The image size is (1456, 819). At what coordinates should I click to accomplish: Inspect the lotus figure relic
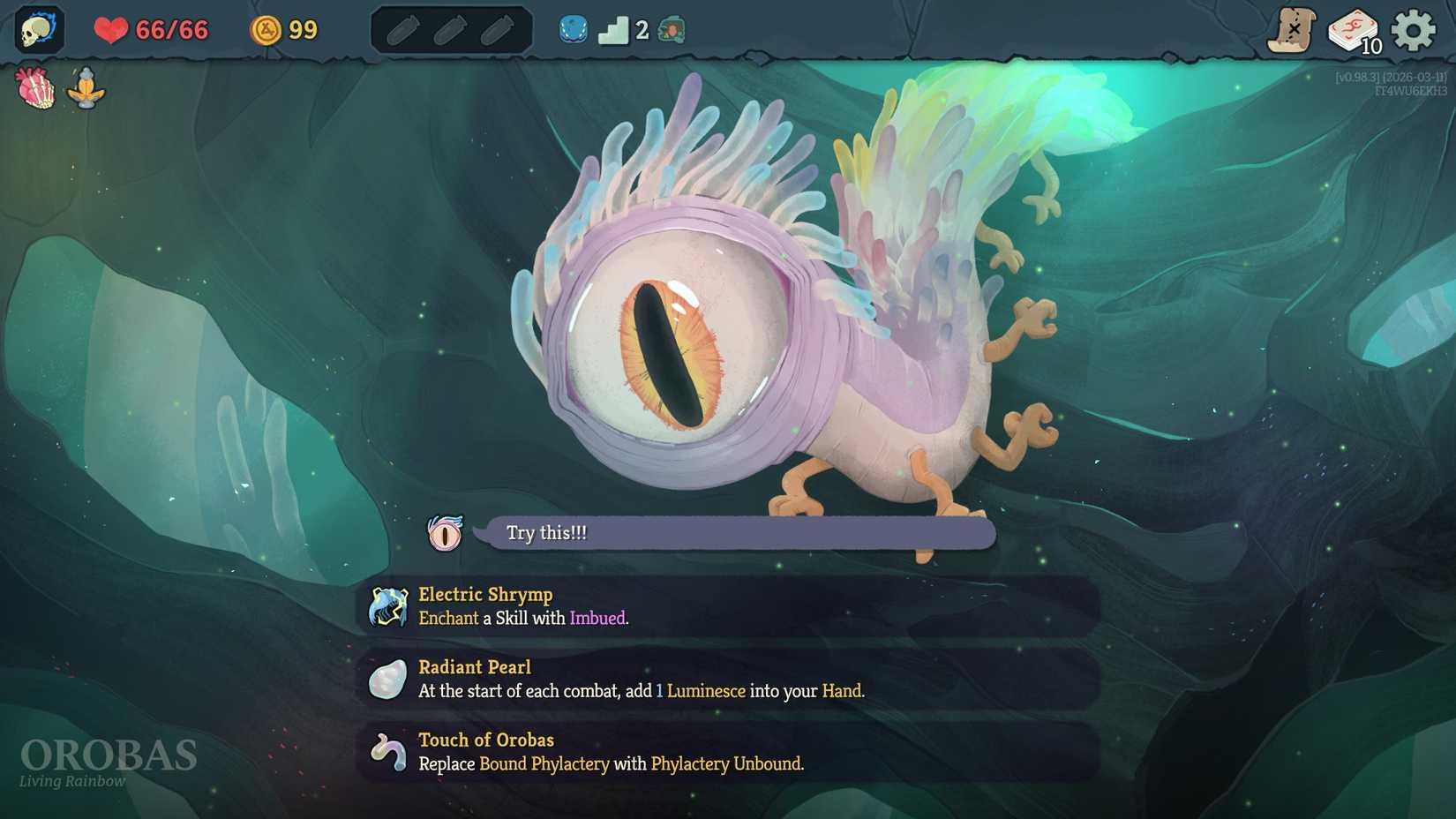[x=86, y=88]
